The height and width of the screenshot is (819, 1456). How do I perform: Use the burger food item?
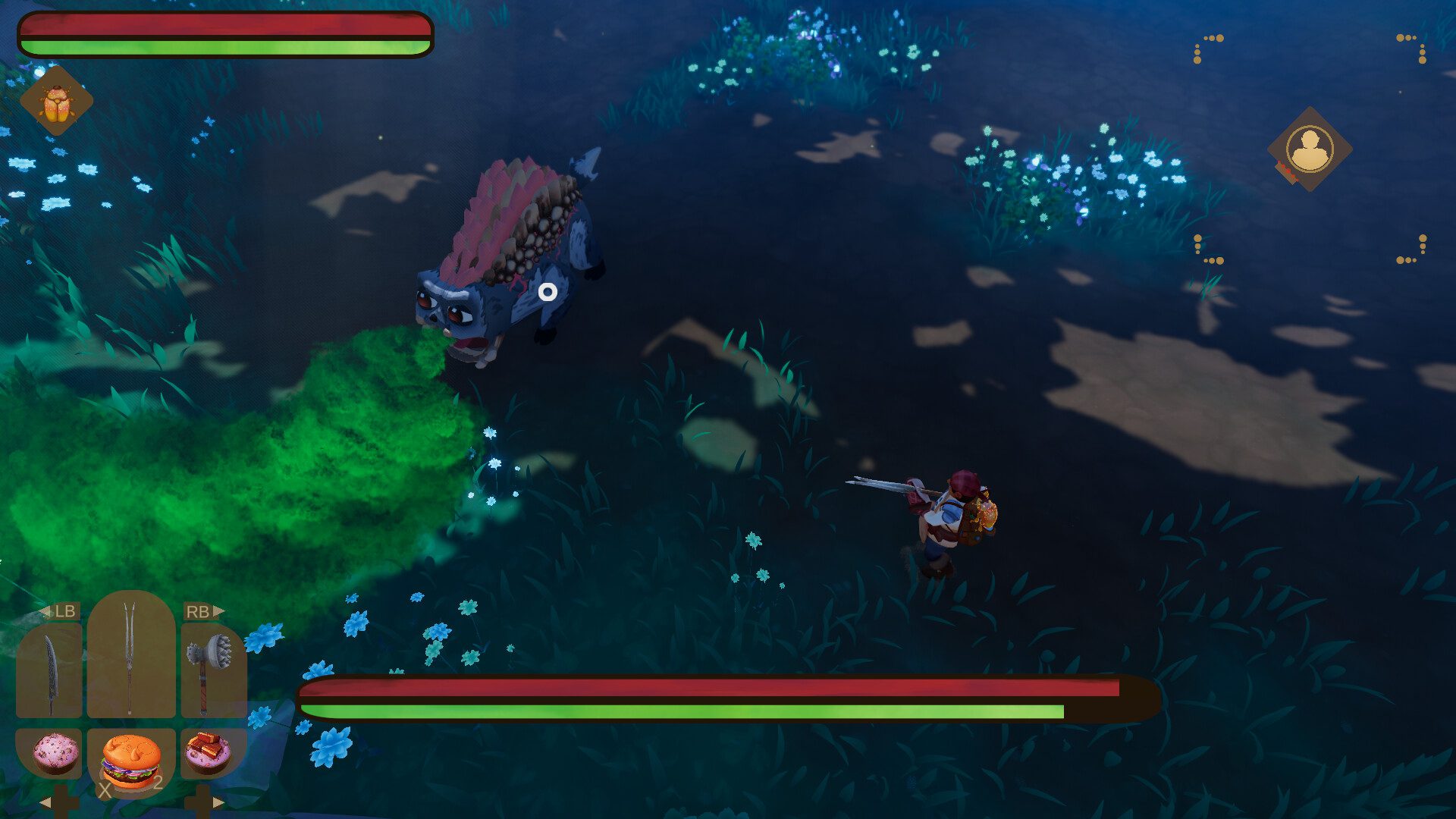(x=131, y=761)
